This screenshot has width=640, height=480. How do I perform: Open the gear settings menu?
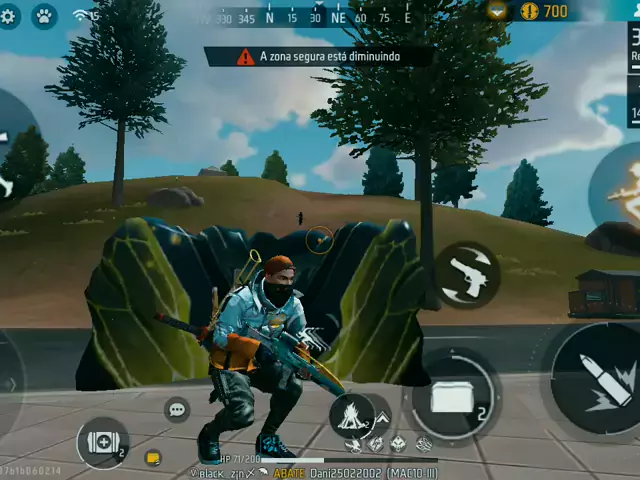pos(9,16)
